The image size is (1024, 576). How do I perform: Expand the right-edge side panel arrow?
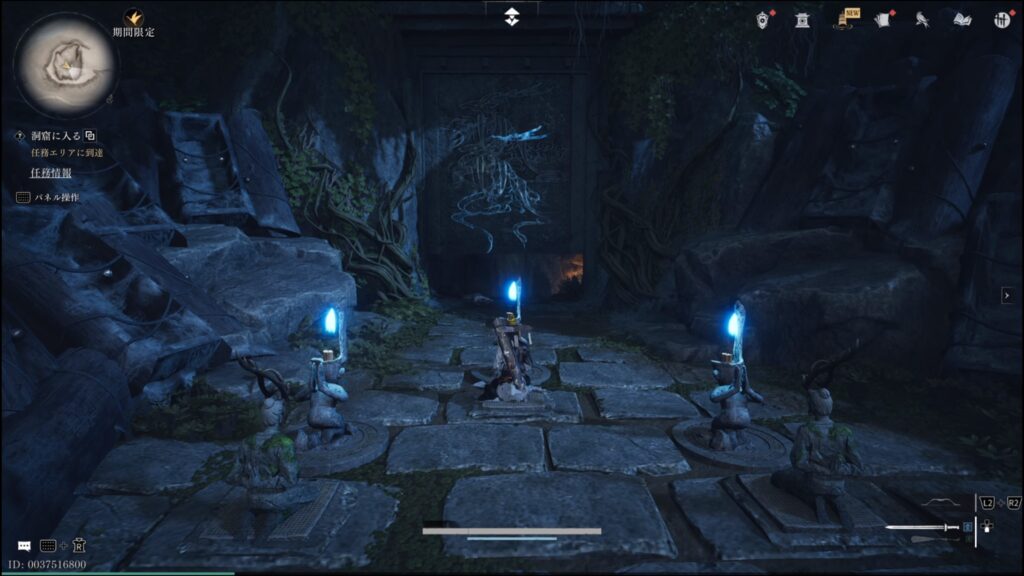(x=1007, y=295)
